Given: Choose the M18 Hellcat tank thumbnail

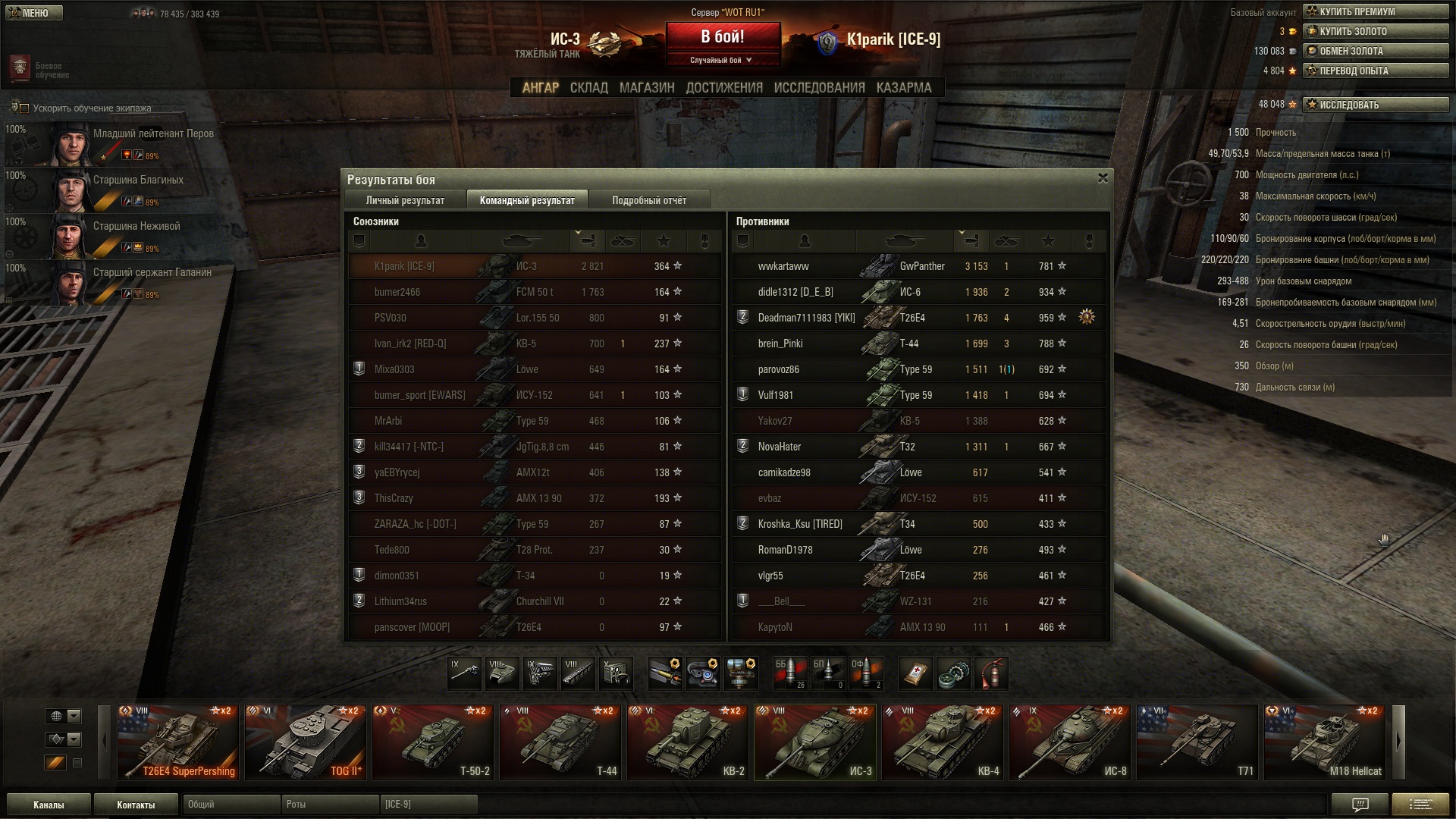Looking at the screenshot, I should [x=1324, y=742].
